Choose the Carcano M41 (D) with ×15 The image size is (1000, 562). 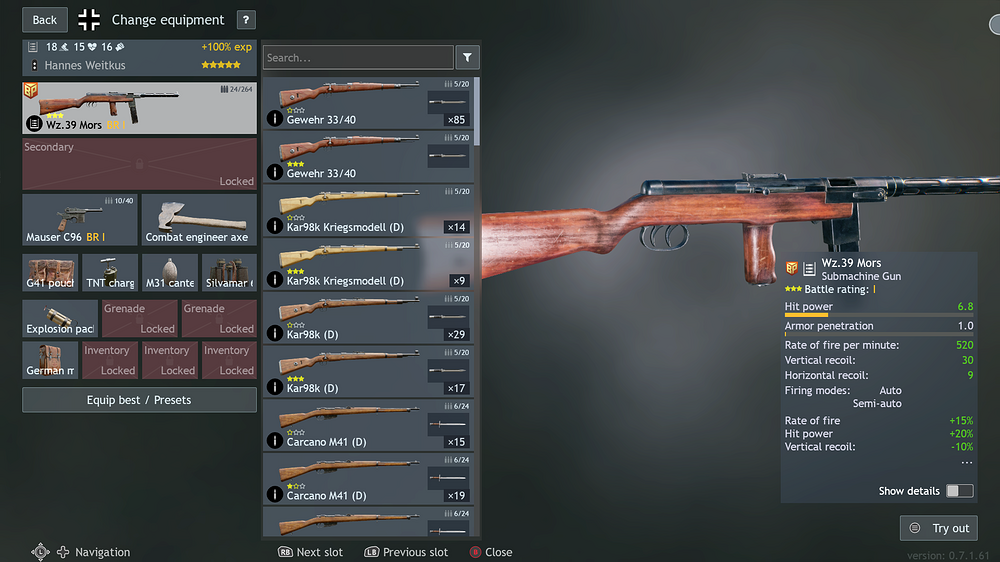point(370,425)
